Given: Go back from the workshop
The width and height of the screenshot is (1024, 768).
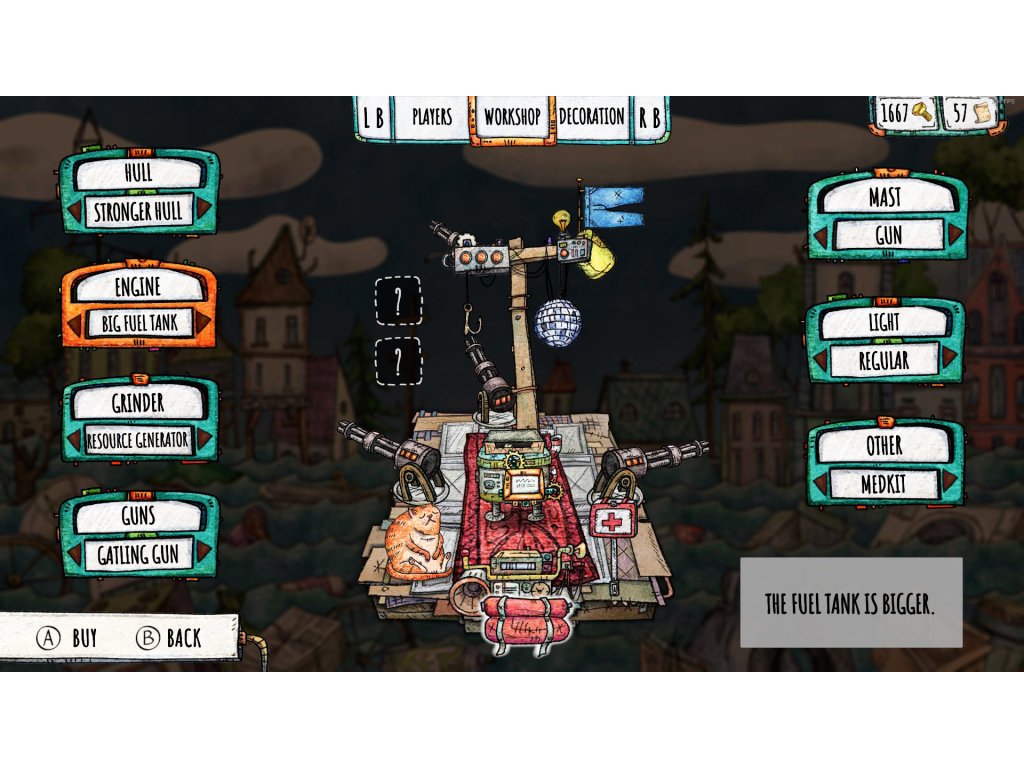Looking at the screenshot, I should point(169,638).
